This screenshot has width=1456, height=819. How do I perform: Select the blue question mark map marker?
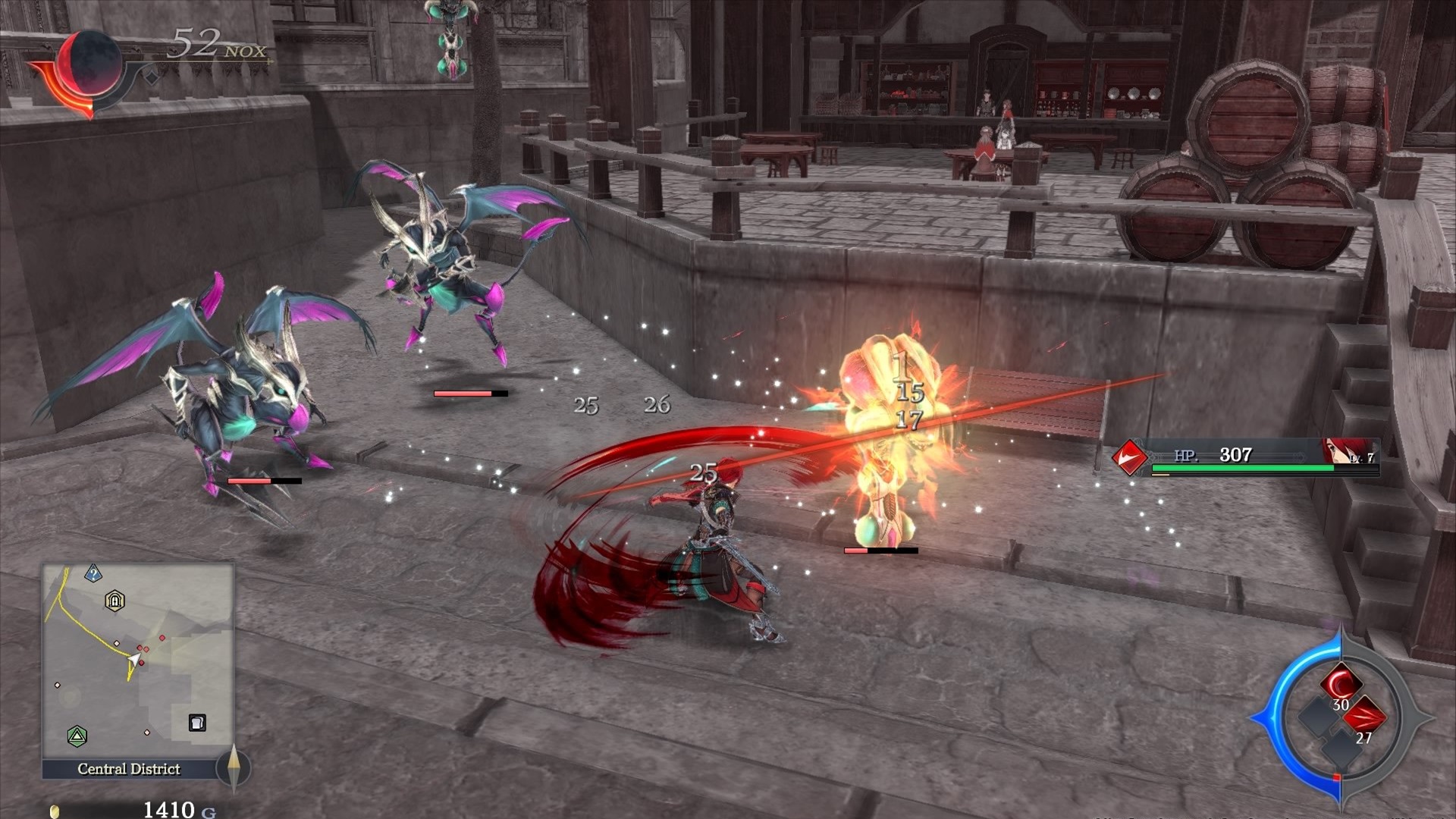click(x=93, y=573)
